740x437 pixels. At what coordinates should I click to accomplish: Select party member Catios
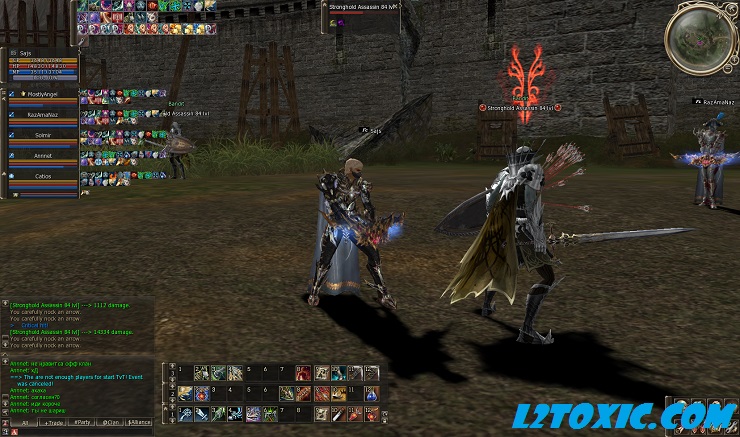41,176
